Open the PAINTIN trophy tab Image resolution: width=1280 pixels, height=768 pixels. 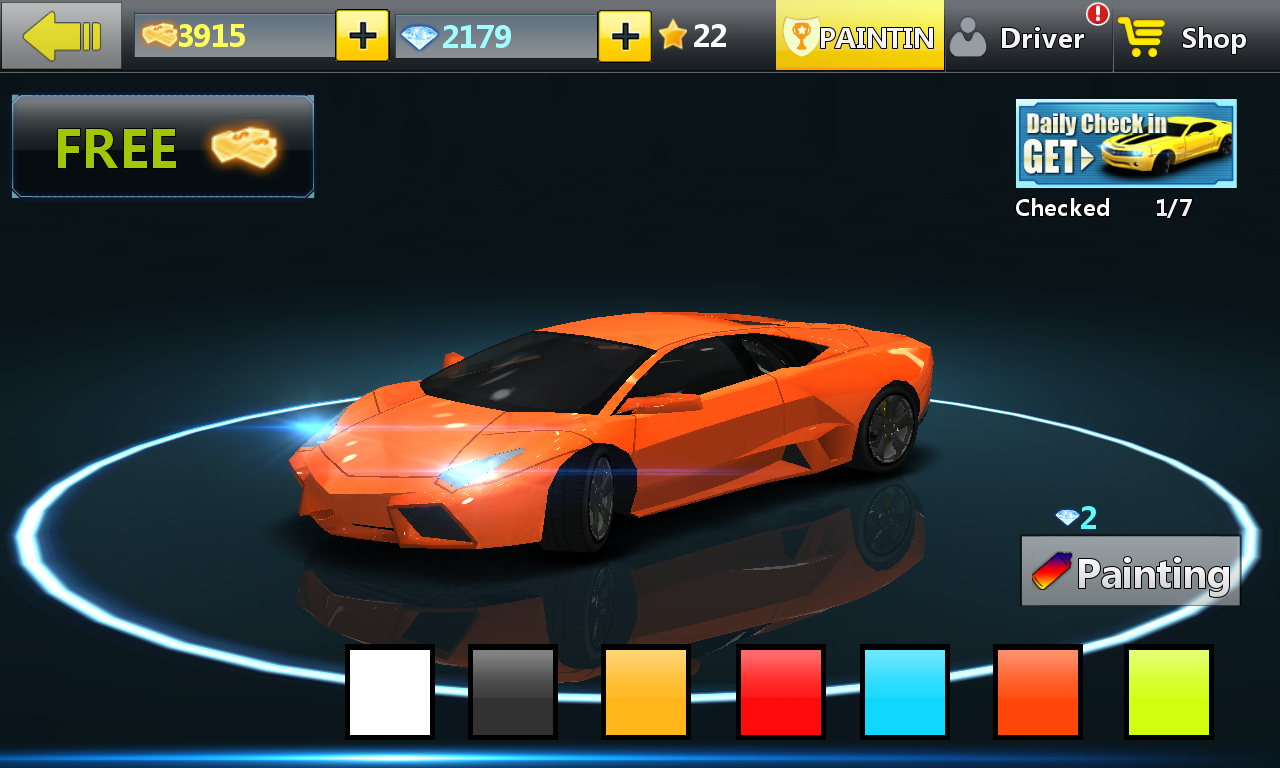(x=860, y=37)
